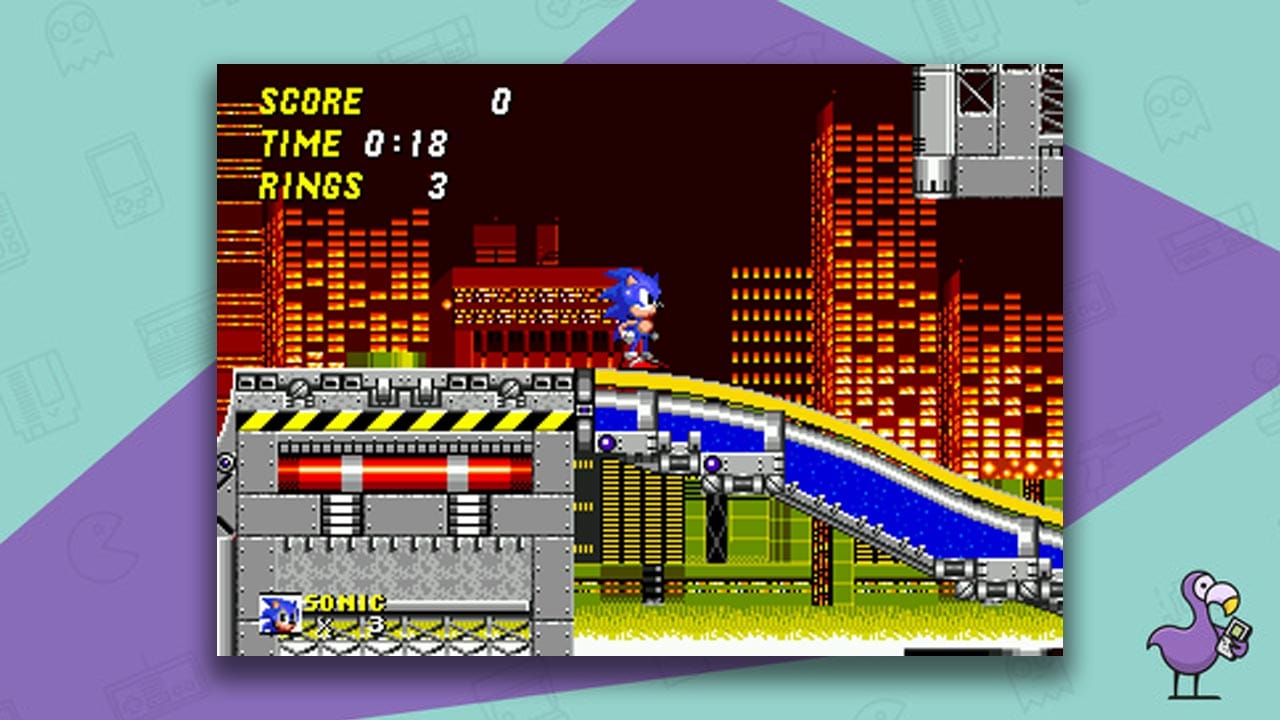Screen dimensions: 1280x720
Task: Click the SCORE label in the HUD
Action: [310, 99]
